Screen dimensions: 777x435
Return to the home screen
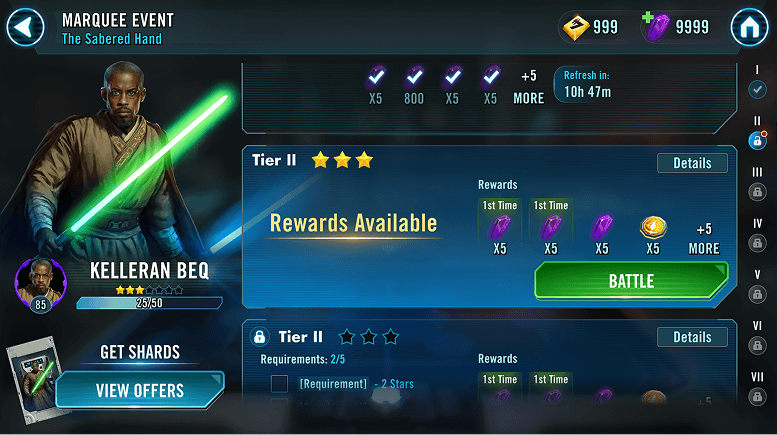749,27
